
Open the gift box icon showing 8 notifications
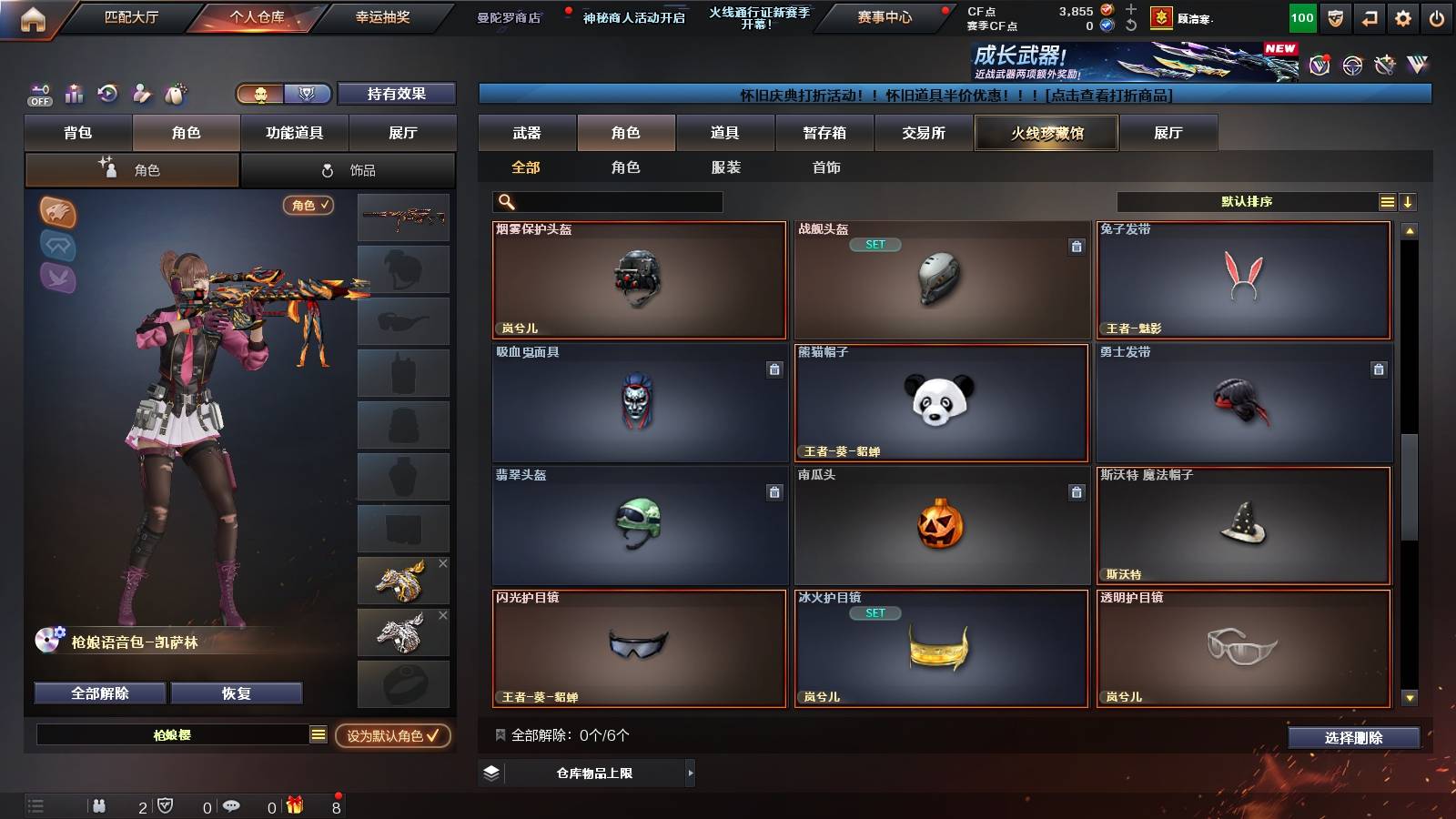pos(293,804)
